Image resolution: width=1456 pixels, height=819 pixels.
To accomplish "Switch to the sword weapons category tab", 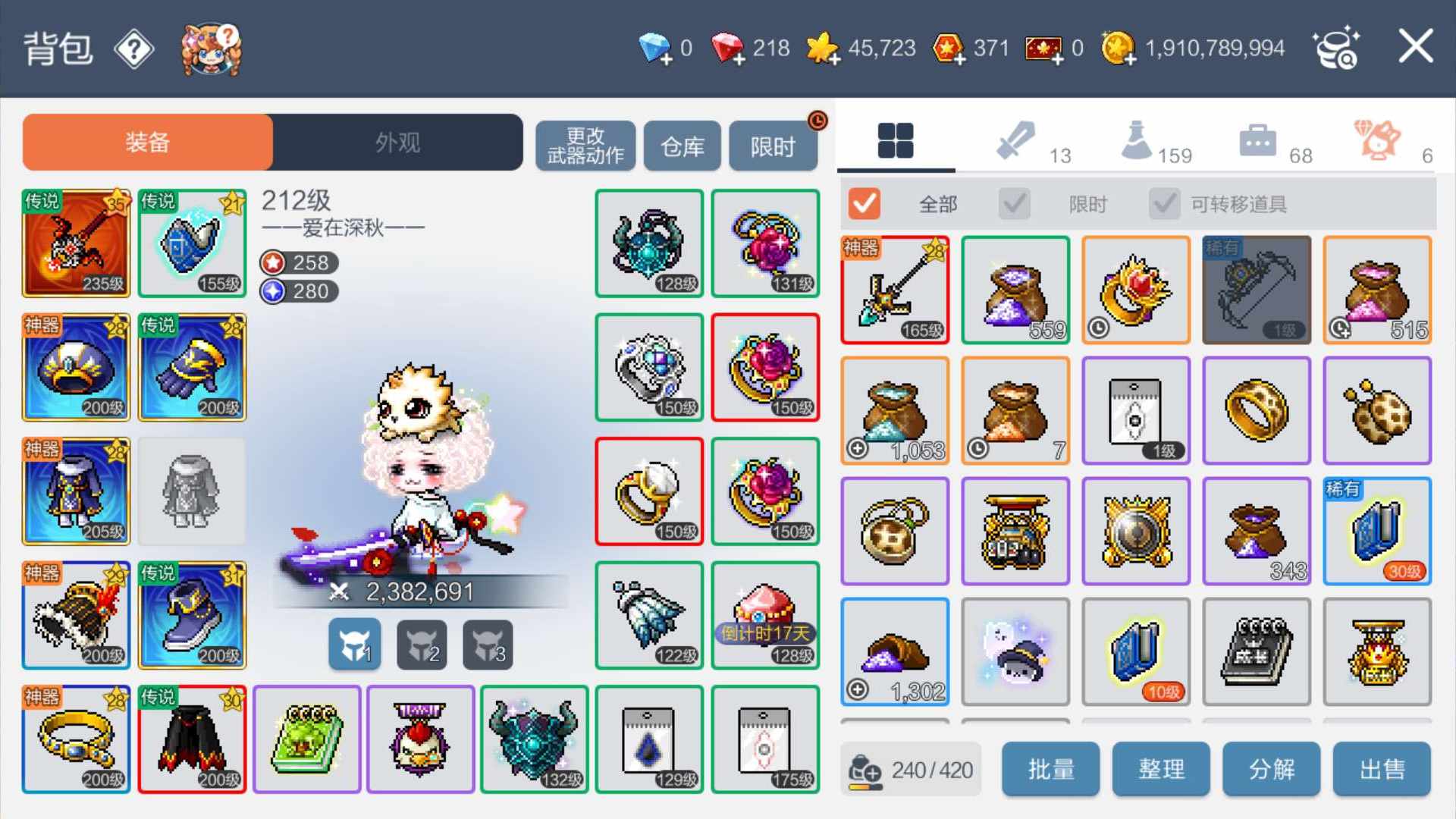I will [x=1016, y=141].
